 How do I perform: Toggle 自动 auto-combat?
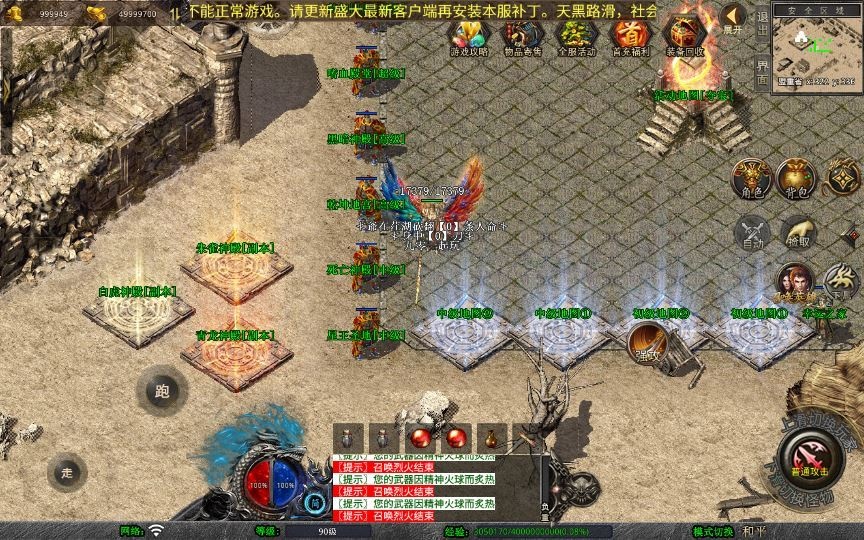(752, 232)
